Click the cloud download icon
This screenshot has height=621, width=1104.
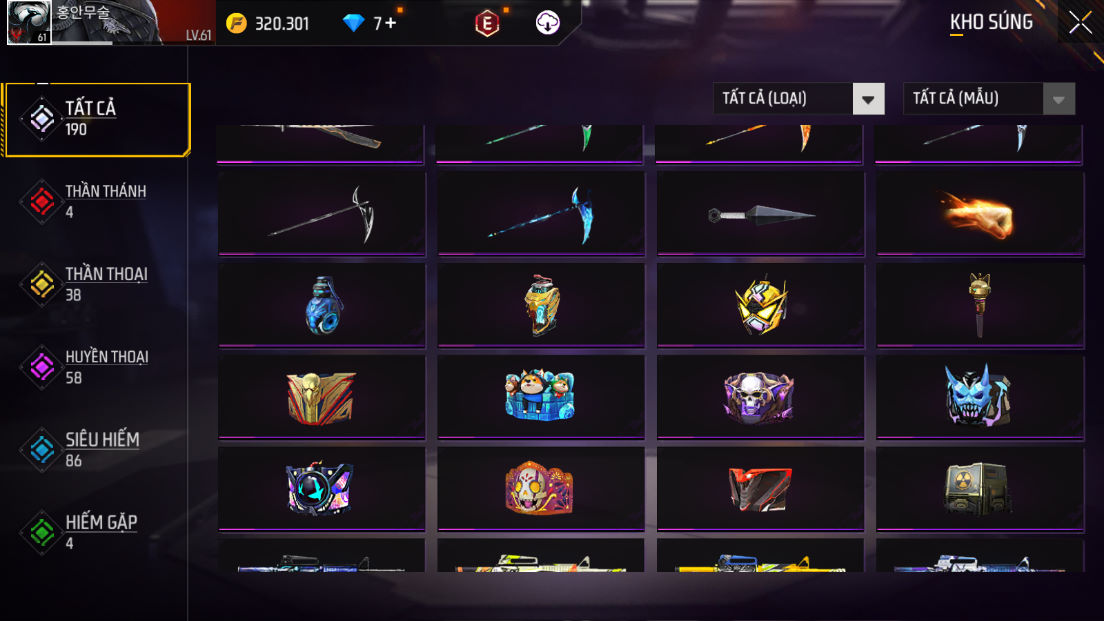(548, 23)
